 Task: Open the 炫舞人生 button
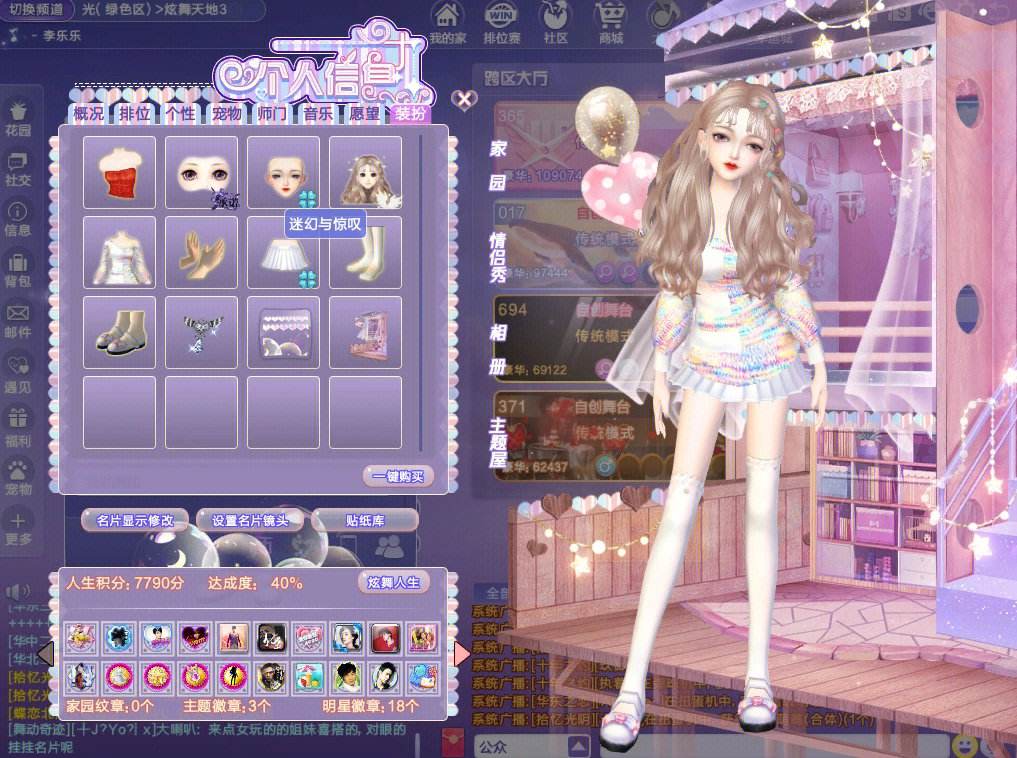pyautogui.click(x=394, y=582)
